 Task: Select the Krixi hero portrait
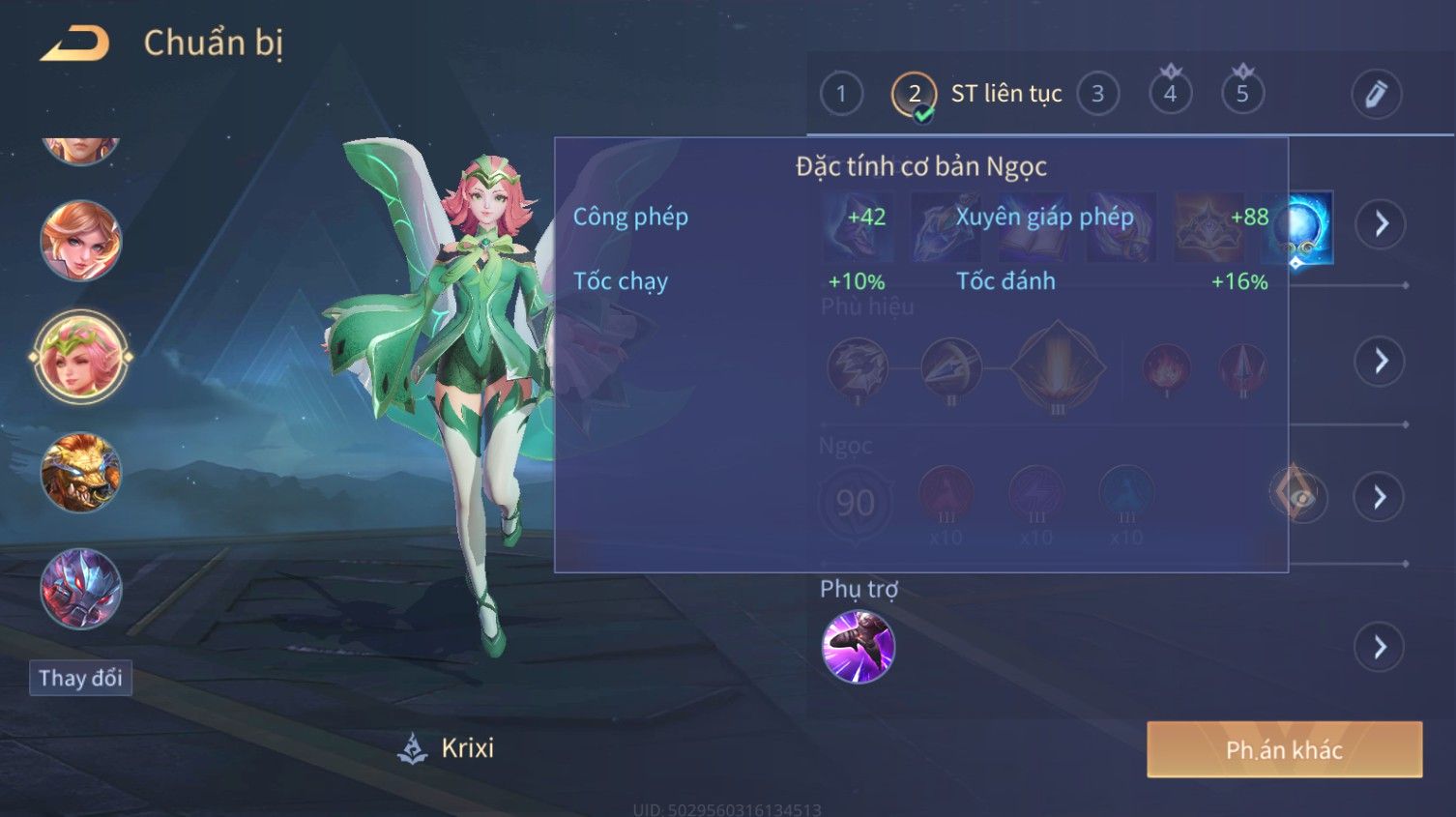(x=81, y=358)
